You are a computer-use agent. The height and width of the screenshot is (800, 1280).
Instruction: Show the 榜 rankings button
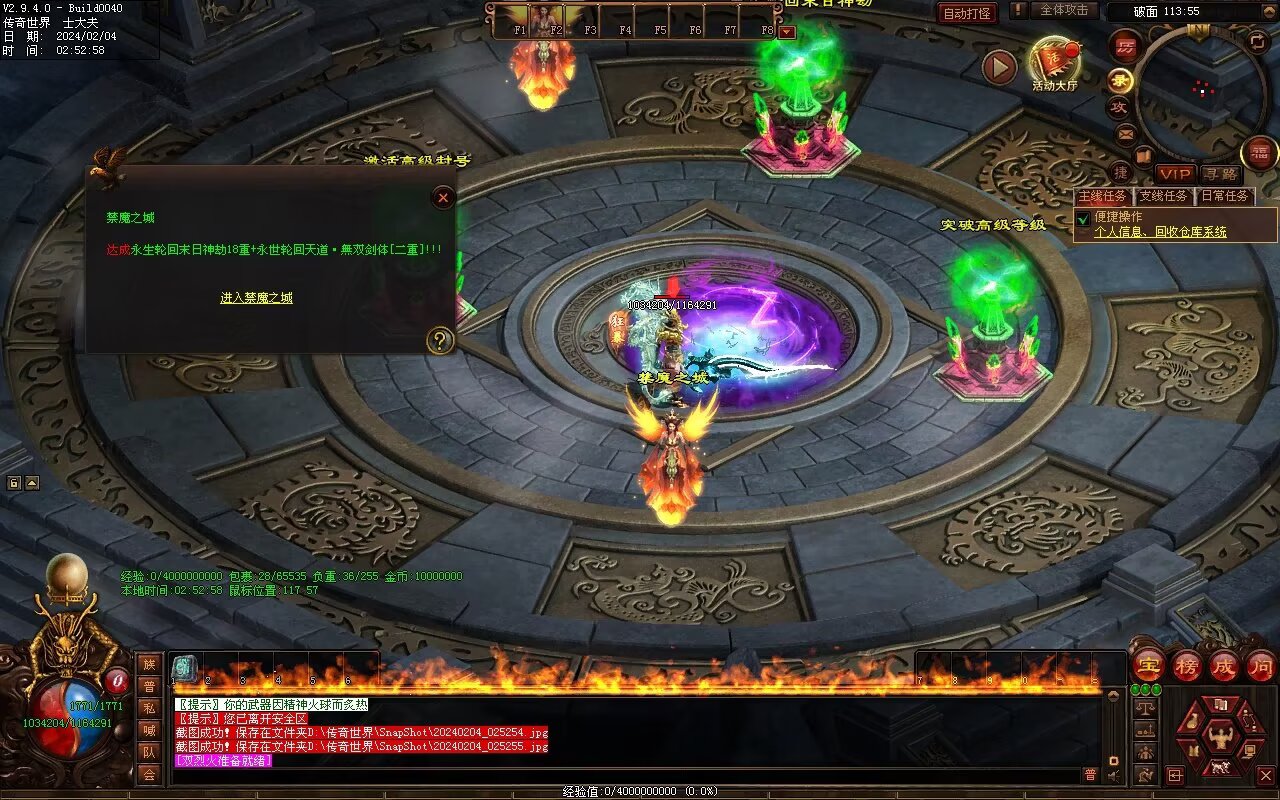[1186, 665]
